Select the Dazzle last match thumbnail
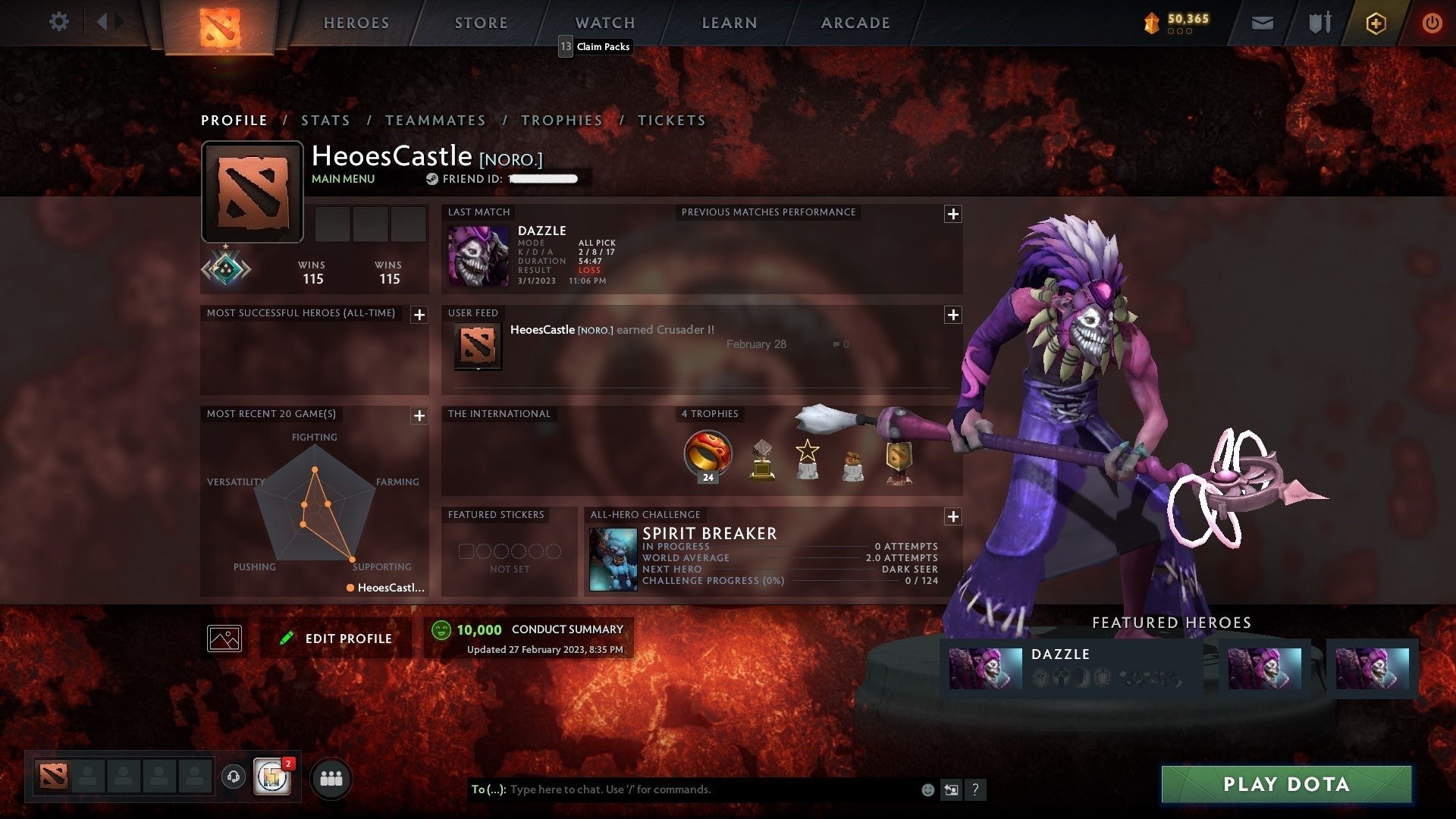This screenshot has height=819, width=1456. click(x=479, y=255)
